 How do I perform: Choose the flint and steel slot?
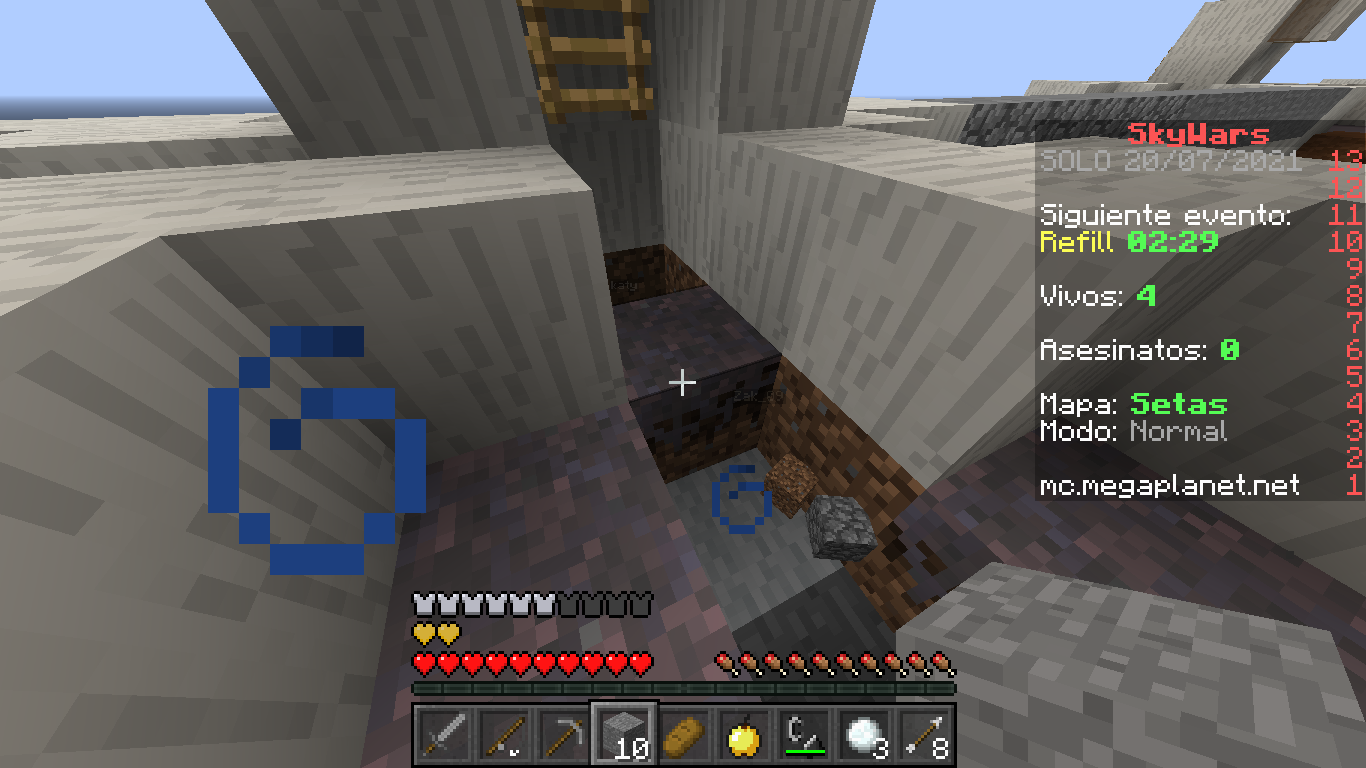pyautogui.click(x=804, y=737)
